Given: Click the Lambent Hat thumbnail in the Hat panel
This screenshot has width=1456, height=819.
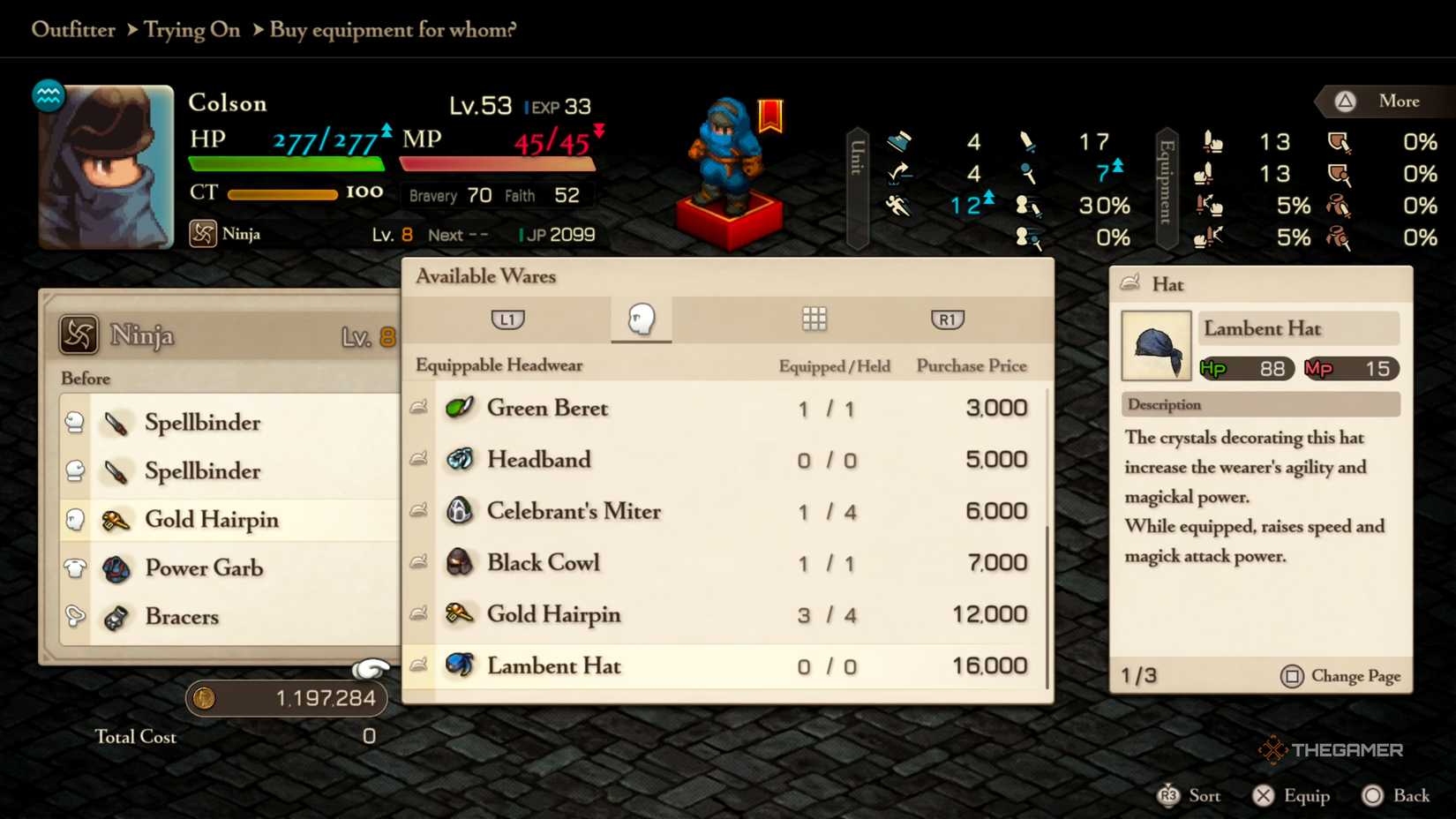Looking at the screenshot, I should pos(1156,346).
